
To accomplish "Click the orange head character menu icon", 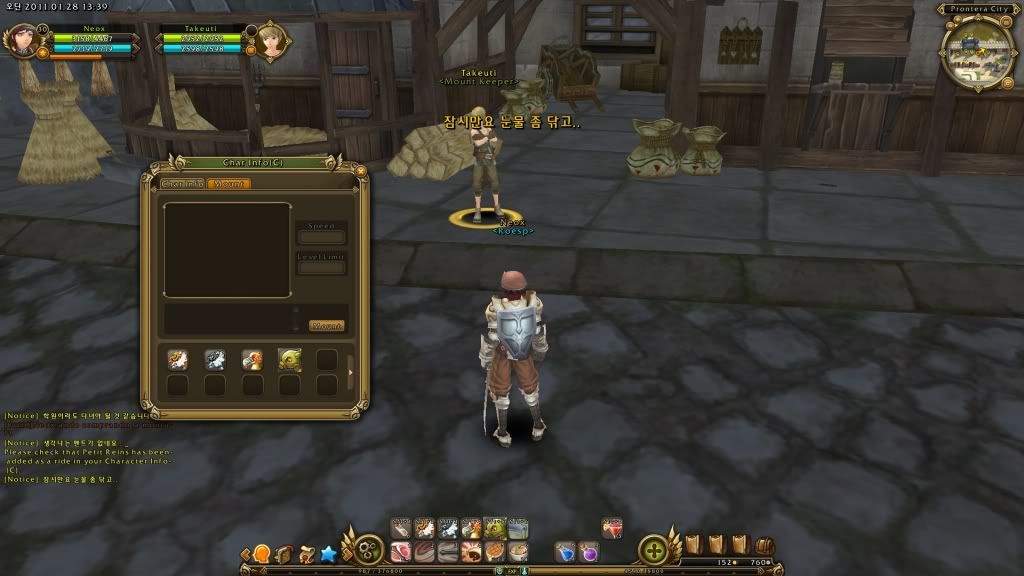I will click(x=262, y=553).
